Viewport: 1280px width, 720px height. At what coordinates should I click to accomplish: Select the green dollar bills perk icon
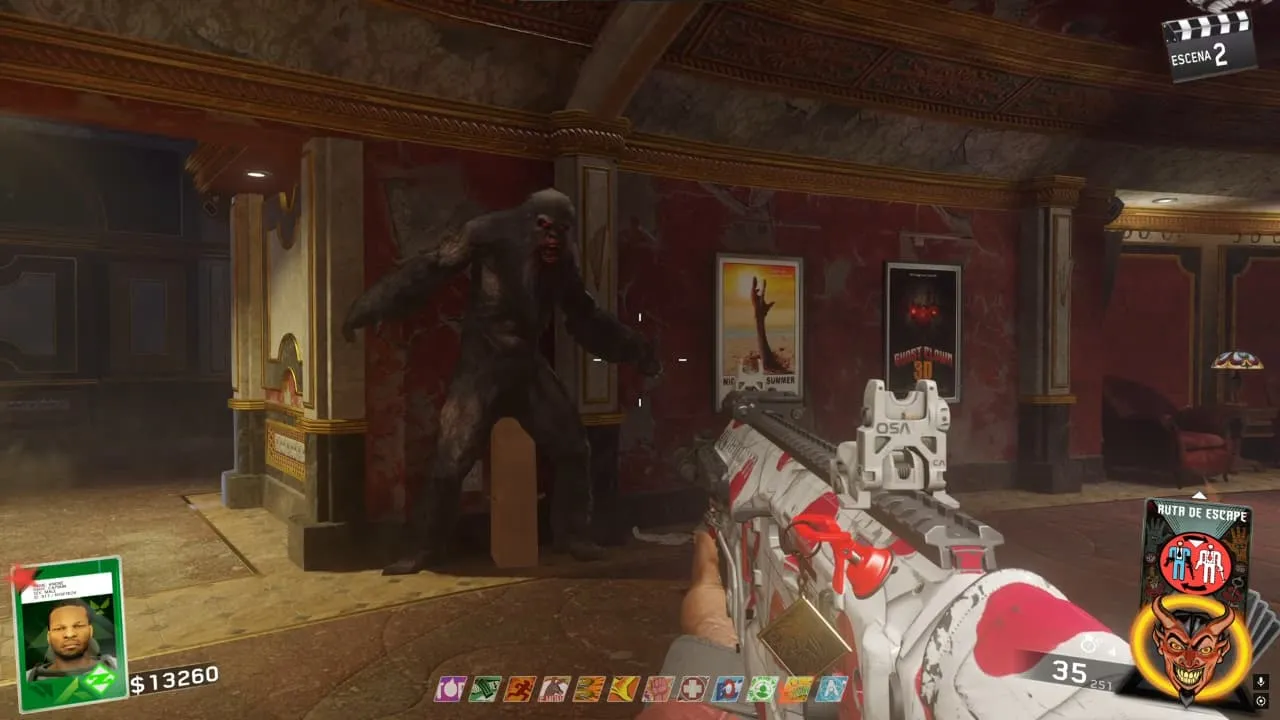(484, 688)
